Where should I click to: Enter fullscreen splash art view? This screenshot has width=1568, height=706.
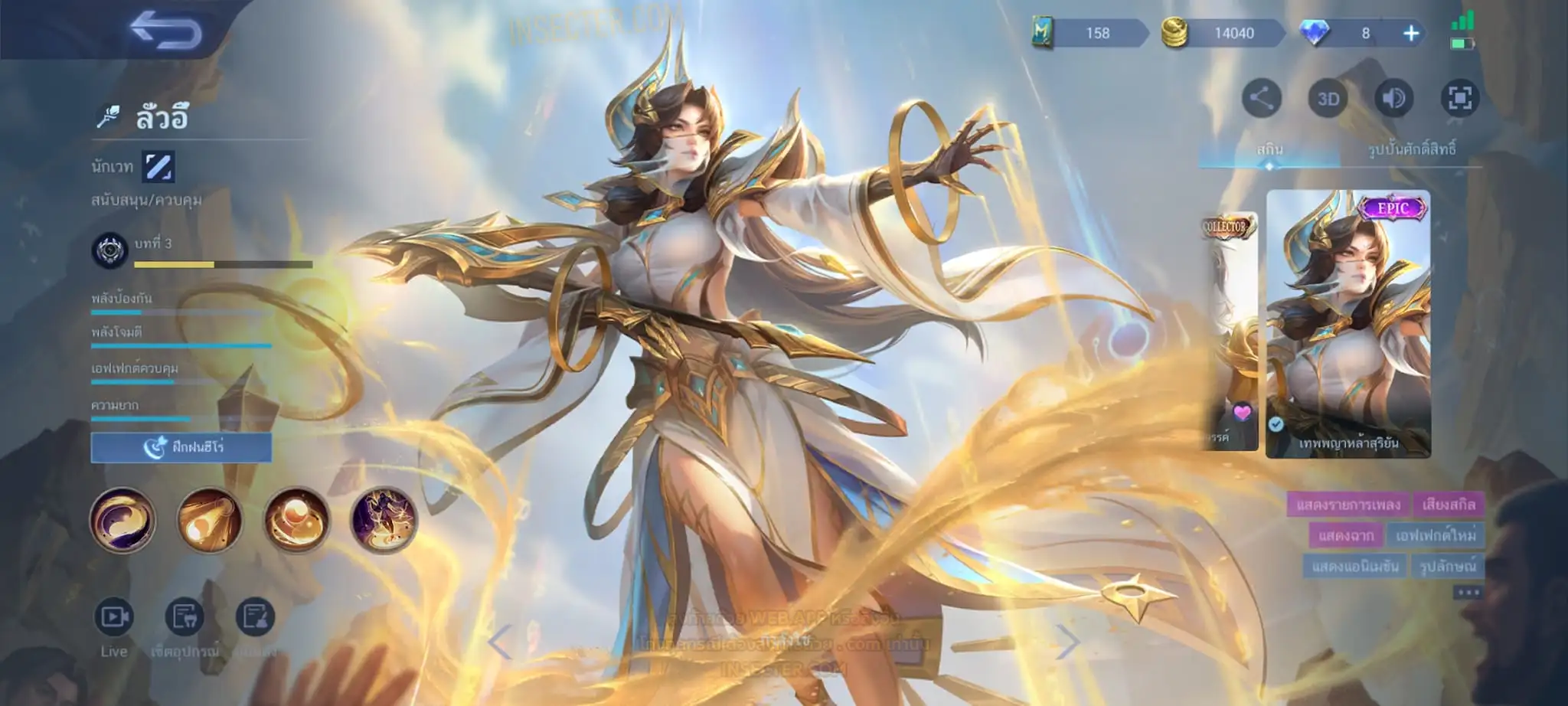point(1460,98)
